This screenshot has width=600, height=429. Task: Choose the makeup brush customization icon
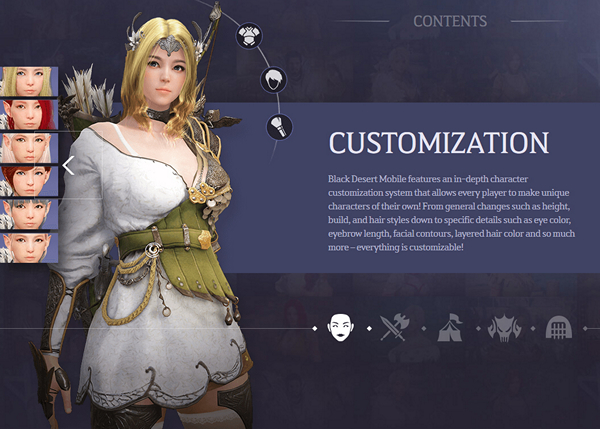point(281,127)
